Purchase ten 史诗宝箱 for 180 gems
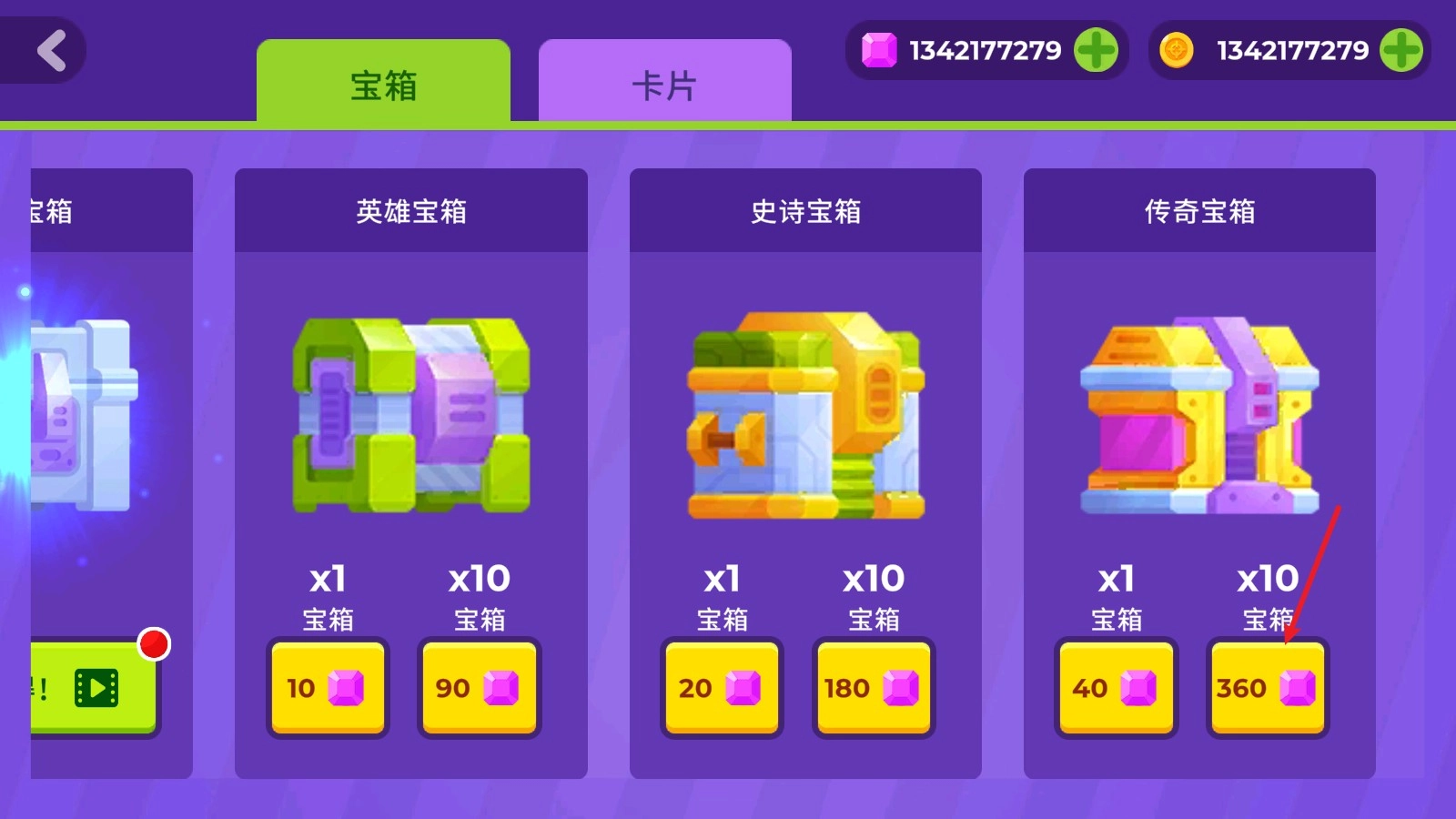1456x819 pixels. click(873, 689)
